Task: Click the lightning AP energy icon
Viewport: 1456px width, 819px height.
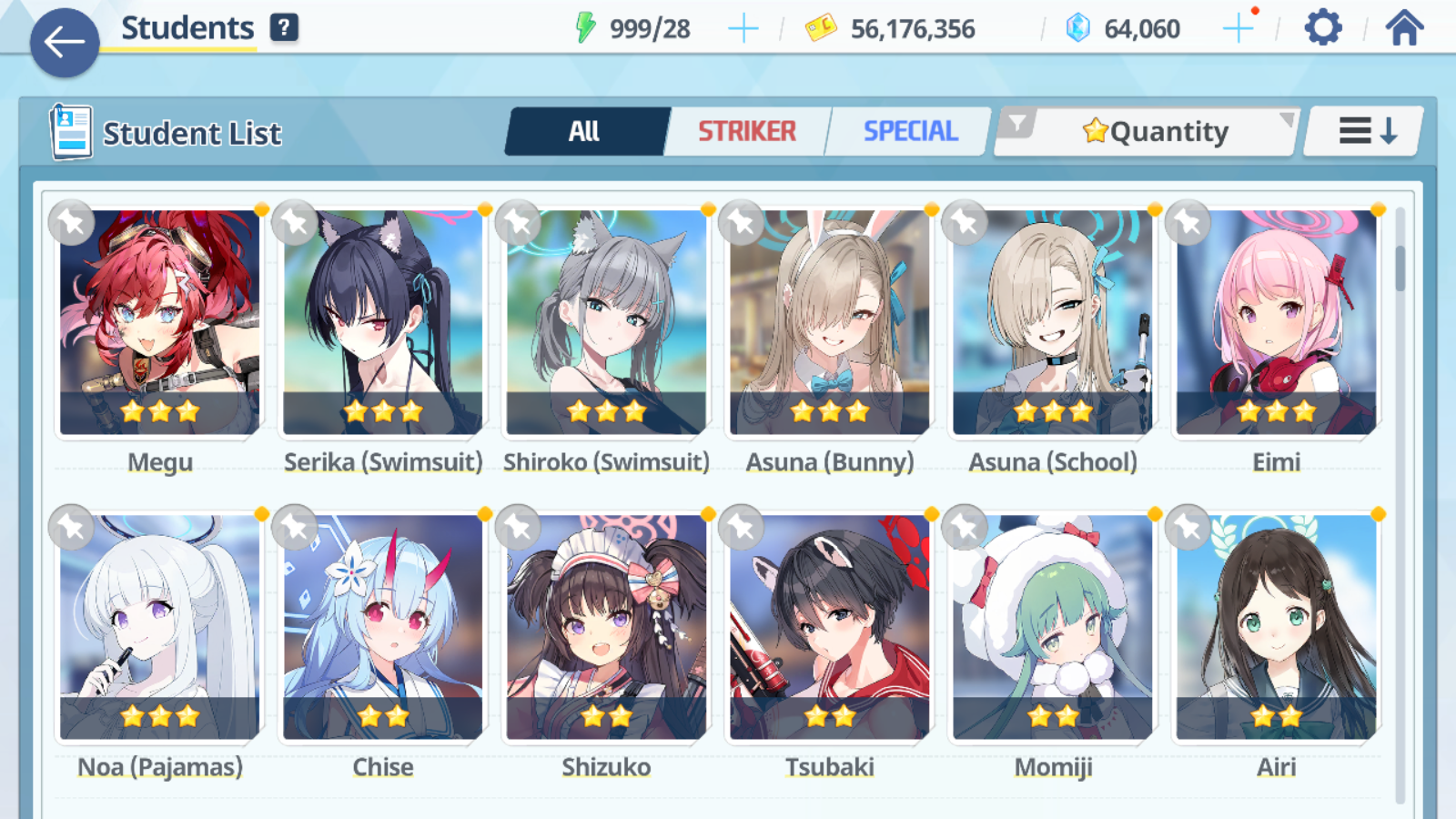Action: coord(587,25)
